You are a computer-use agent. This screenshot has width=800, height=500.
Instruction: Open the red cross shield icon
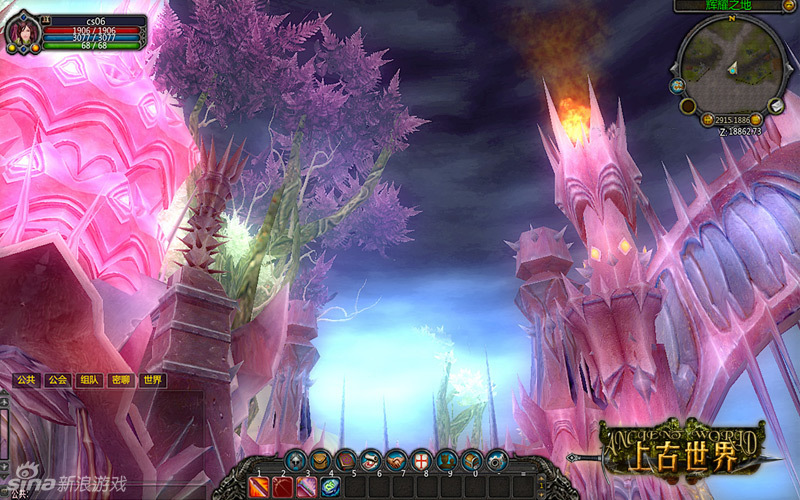pos(422,460)
